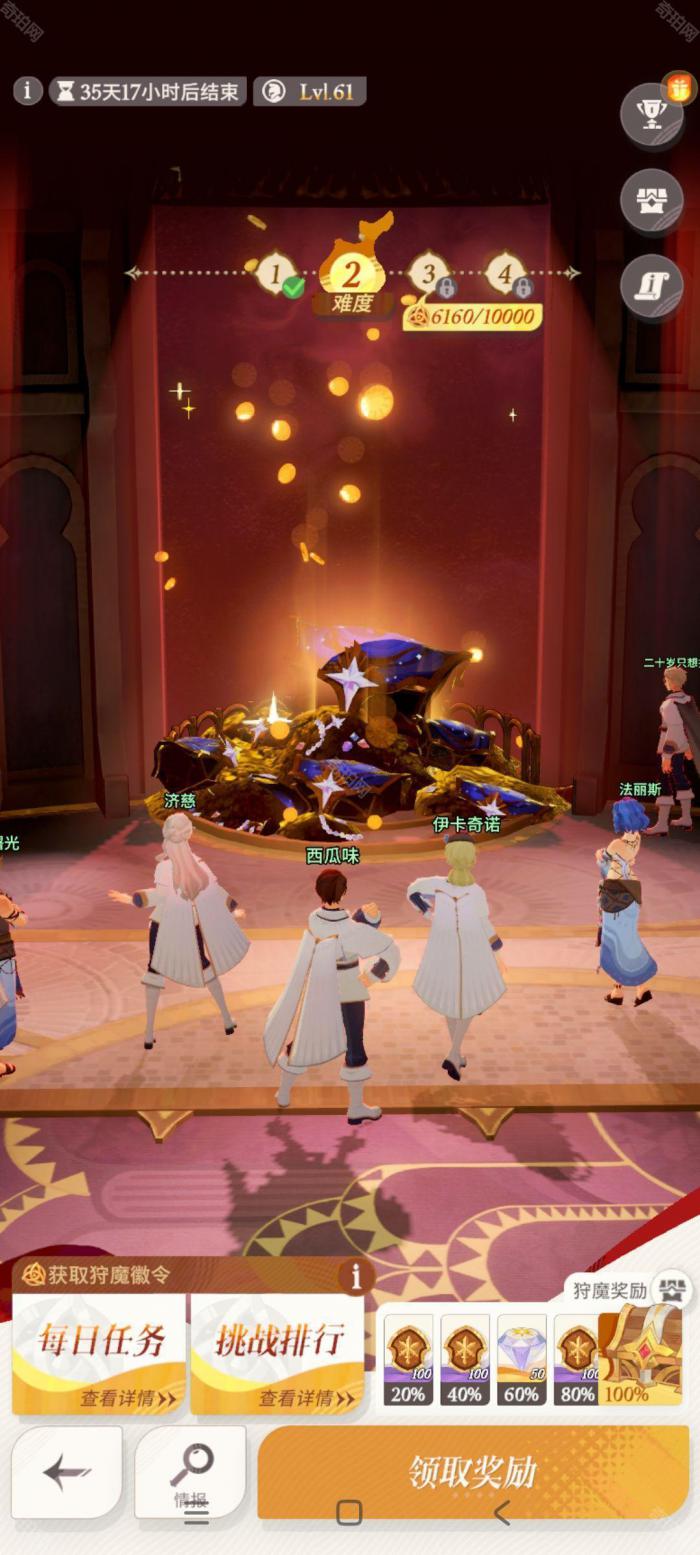This screenshot has height=1555, width=700.
Task: Select the 60% diamond reward
Action: pos(521,1358)
